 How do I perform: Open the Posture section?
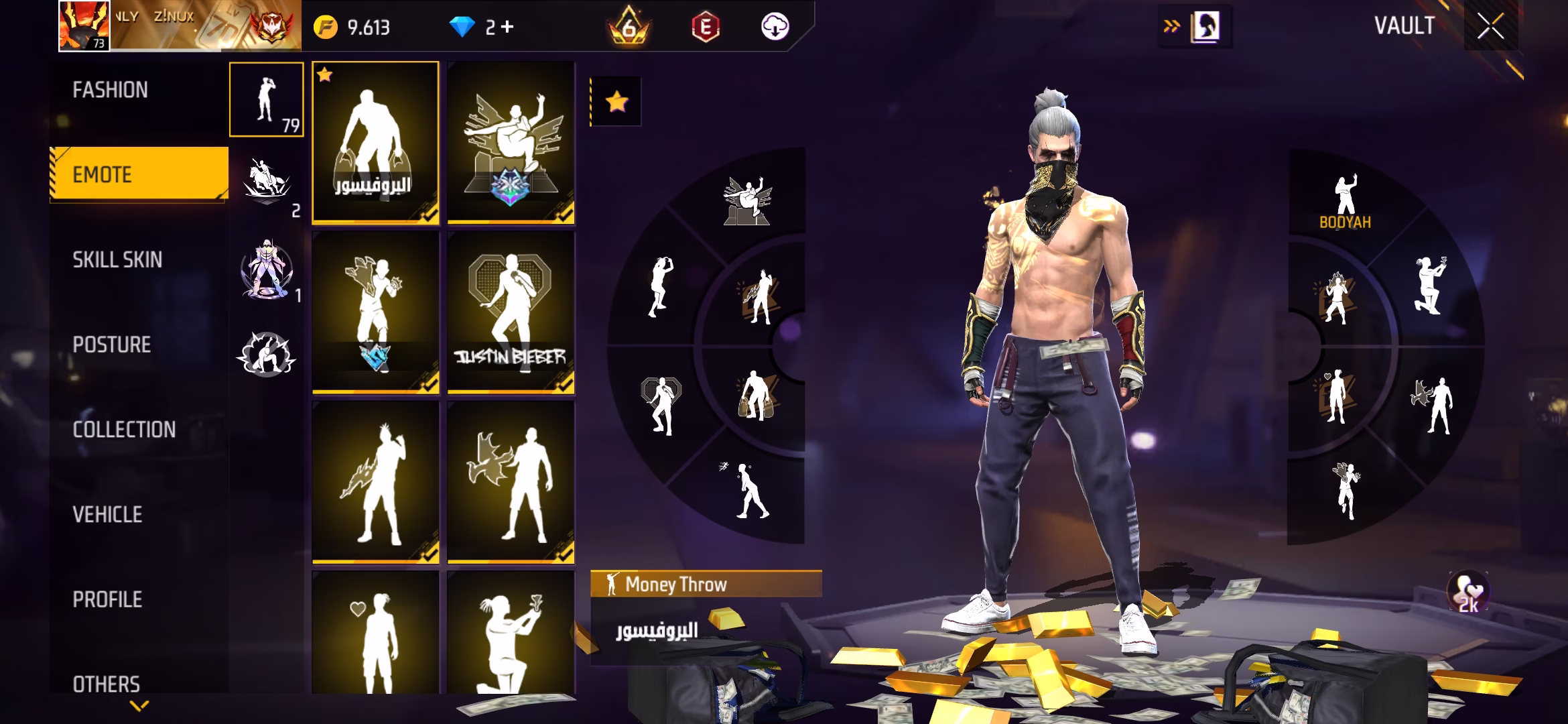coord(112,345)
